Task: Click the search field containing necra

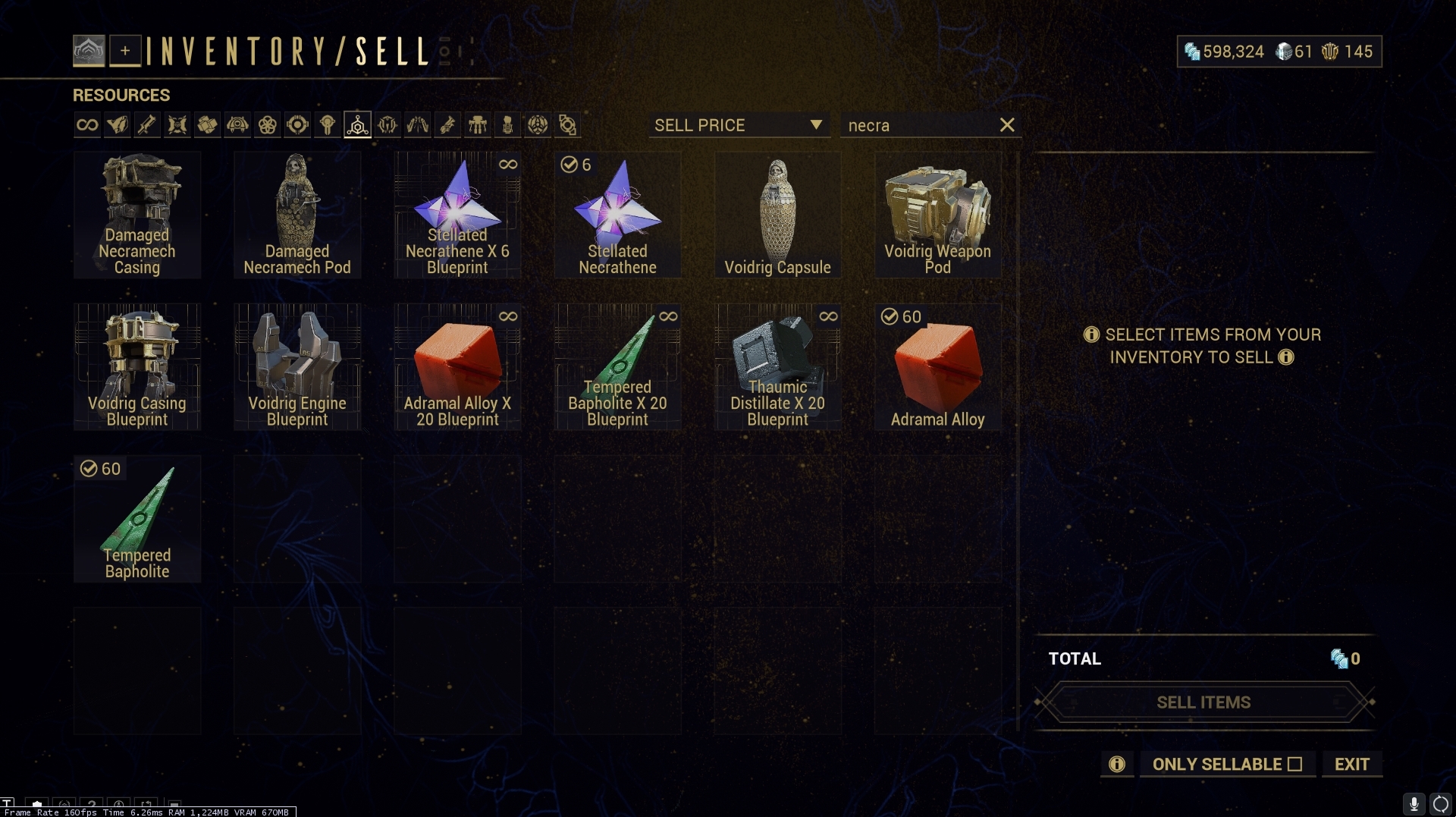Action: [x=918, y=125]
